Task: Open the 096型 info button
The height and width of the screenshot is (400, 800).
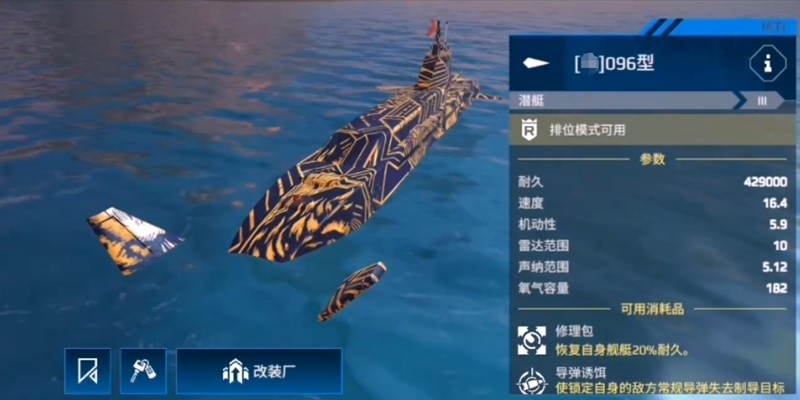Action: pyautogui.click(x=767, y=65)
